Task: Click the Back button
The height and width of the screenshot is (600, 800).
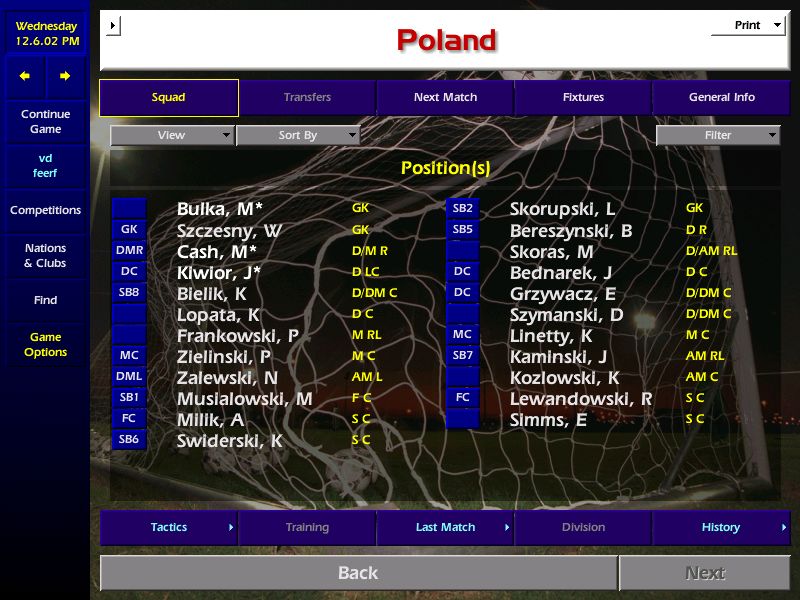Action: (358, 573)
